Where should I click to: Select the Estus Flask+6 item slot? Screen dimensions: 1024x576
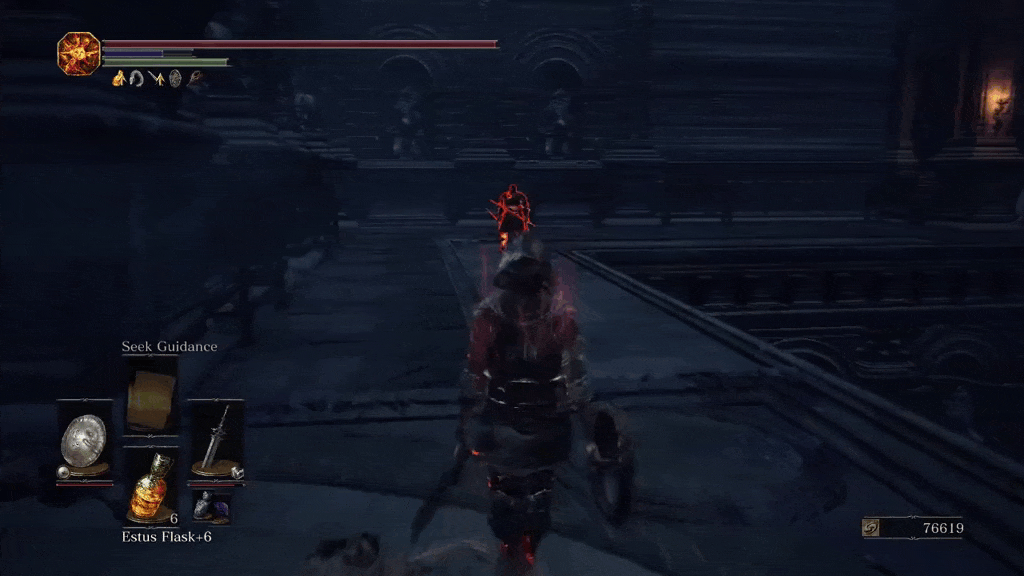pyautogui.click(x=152, y=487)
